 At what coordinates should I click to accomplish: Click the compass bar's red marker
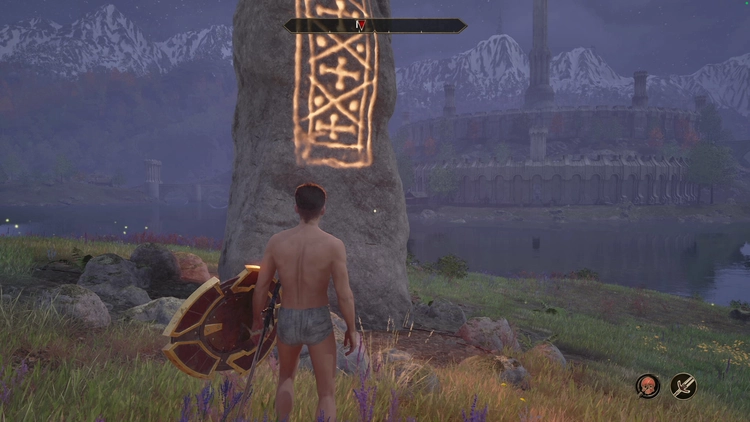tap(362, 26)
